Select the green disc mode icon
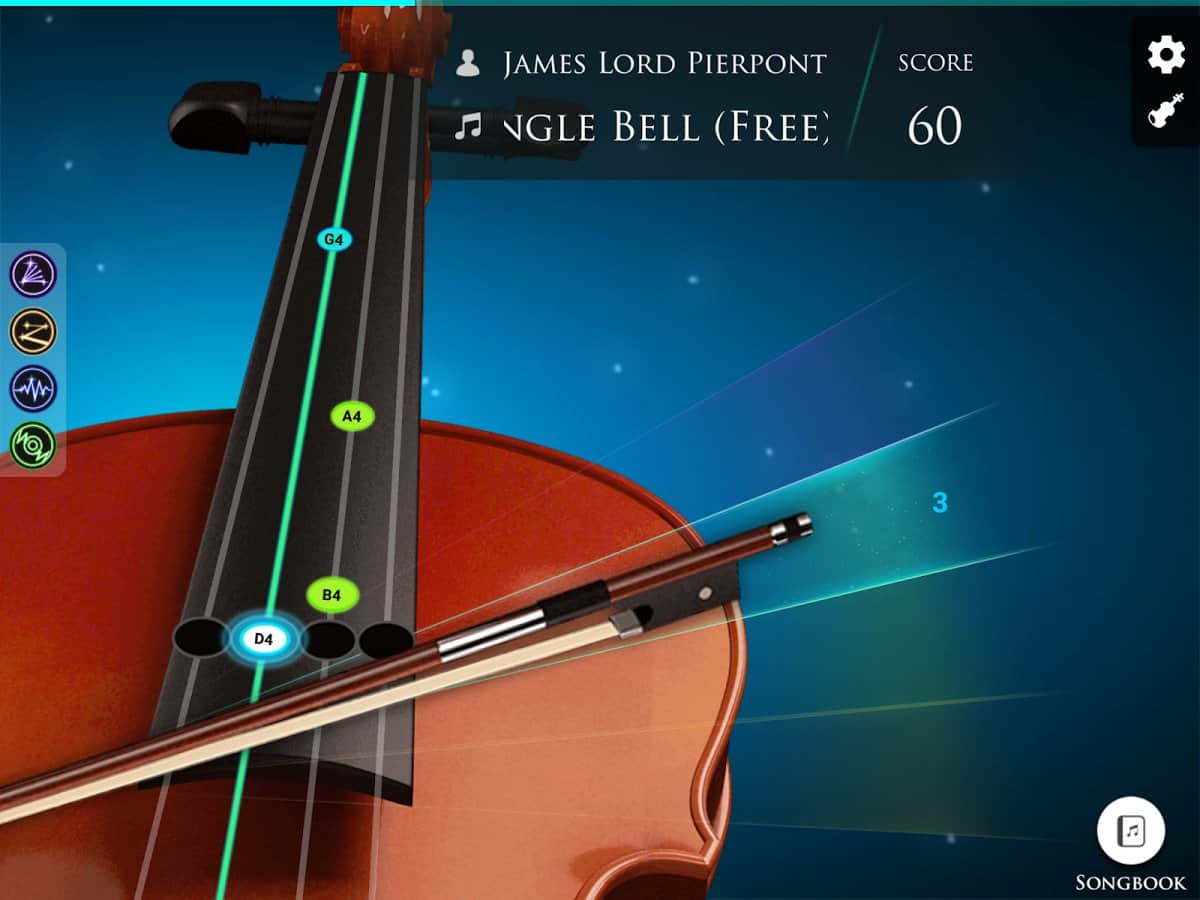This screenshot has height=900, width=1200. click(33, 445)
